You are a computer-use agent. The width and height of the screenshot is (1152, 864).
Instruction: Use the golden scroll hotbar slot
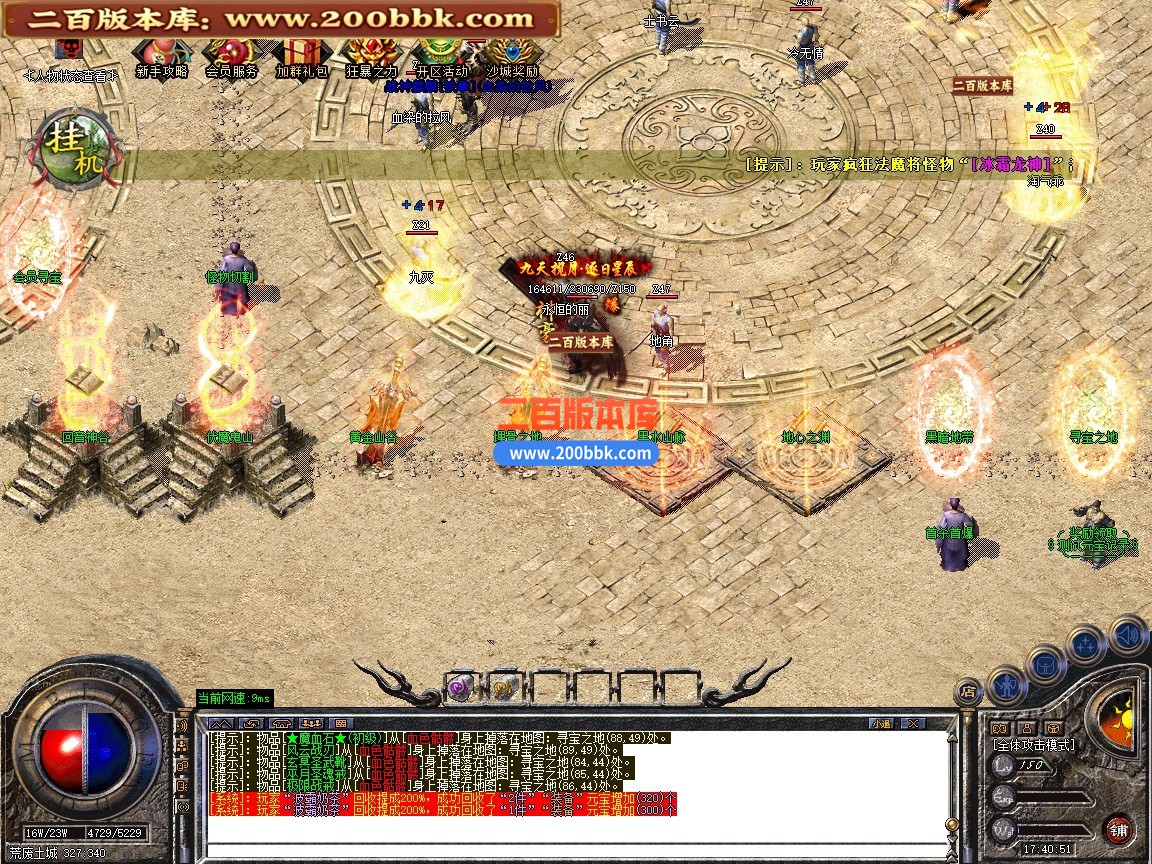pos(502,688)
